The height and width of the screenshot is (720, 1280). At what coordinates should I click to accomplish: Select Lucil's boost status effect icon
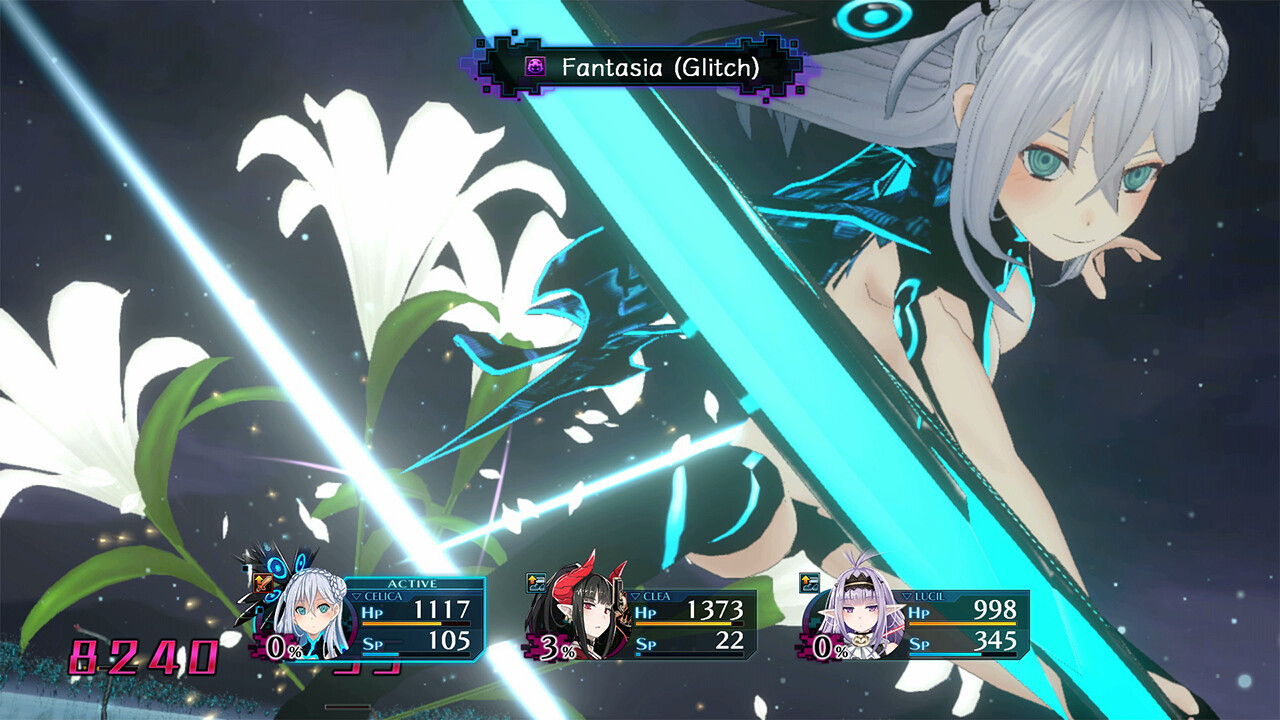coord(810,583)
